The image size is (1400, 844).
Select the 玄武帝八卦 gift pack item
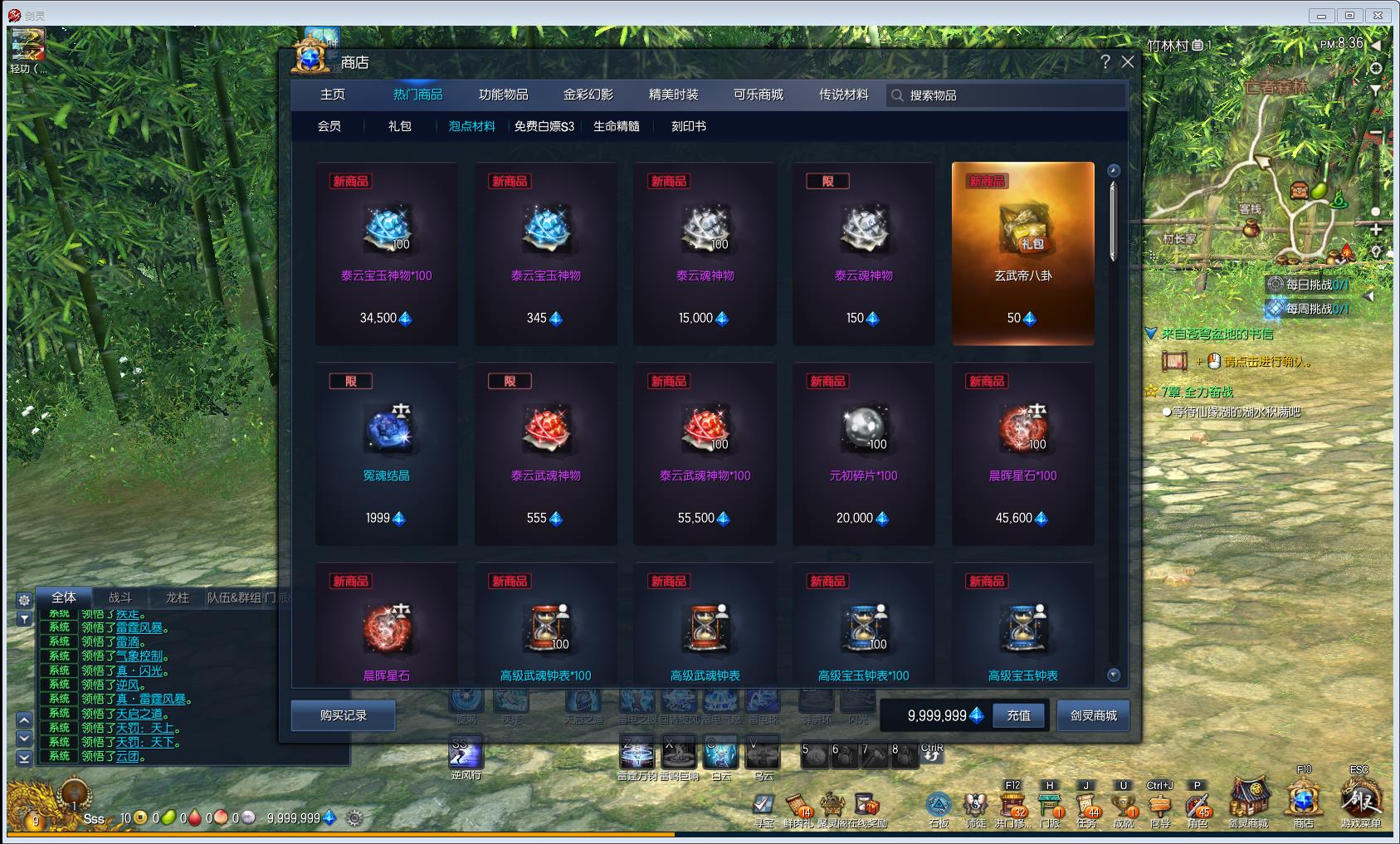[x=1022, y=253]
